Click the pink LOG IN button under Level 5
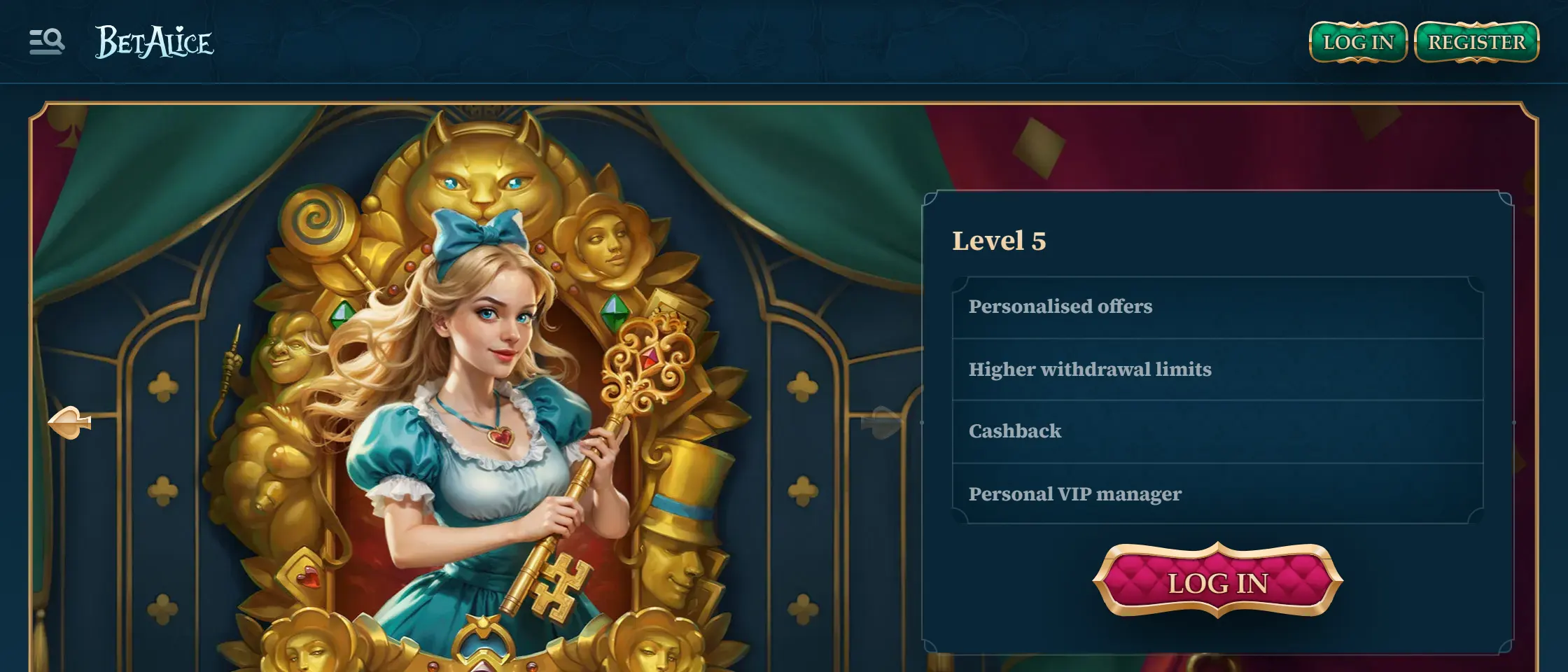 pyautogui.click(x=1217, y=582)
